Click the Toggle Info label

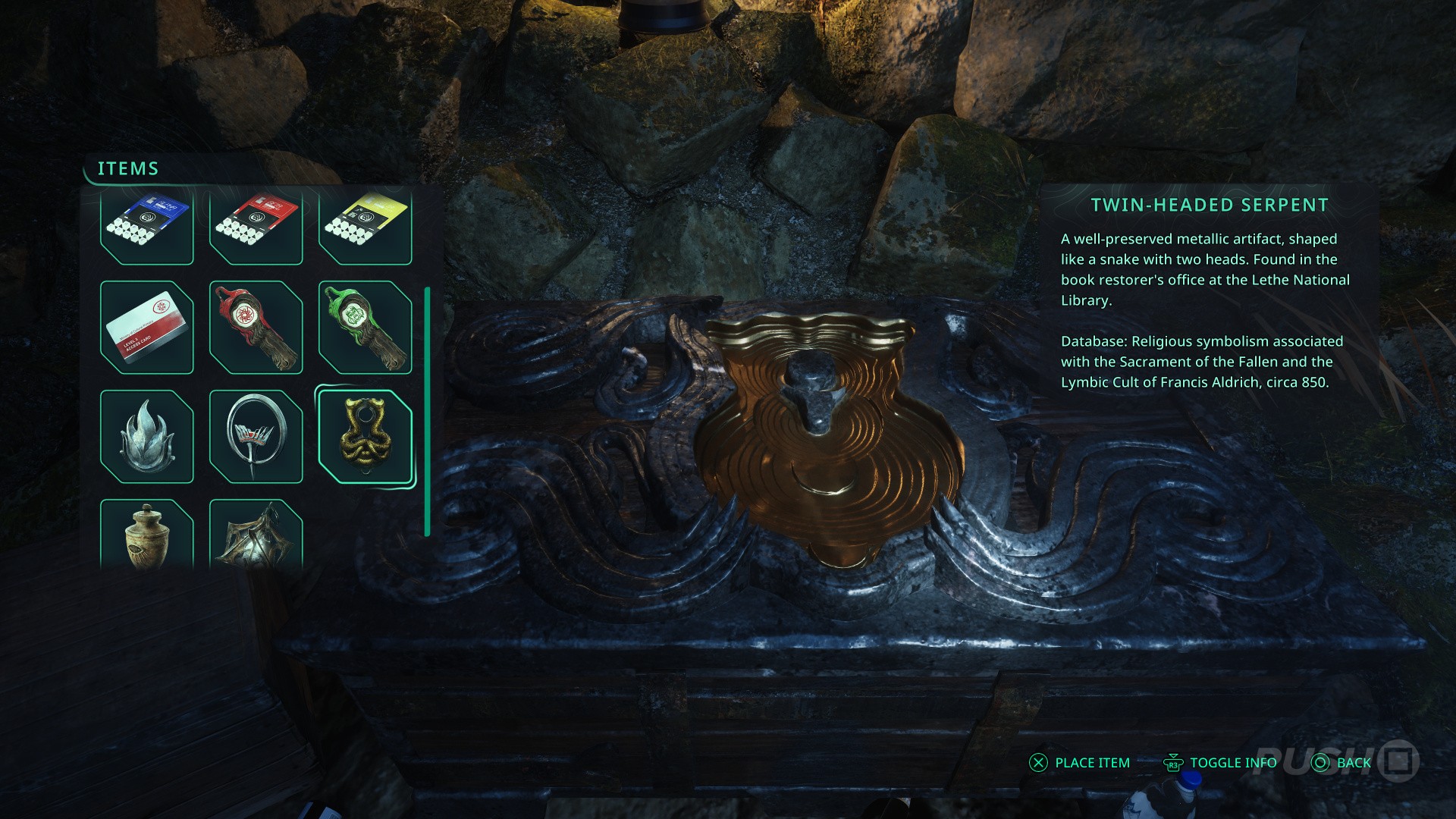pyautogui.click(x=1232, y=763)
